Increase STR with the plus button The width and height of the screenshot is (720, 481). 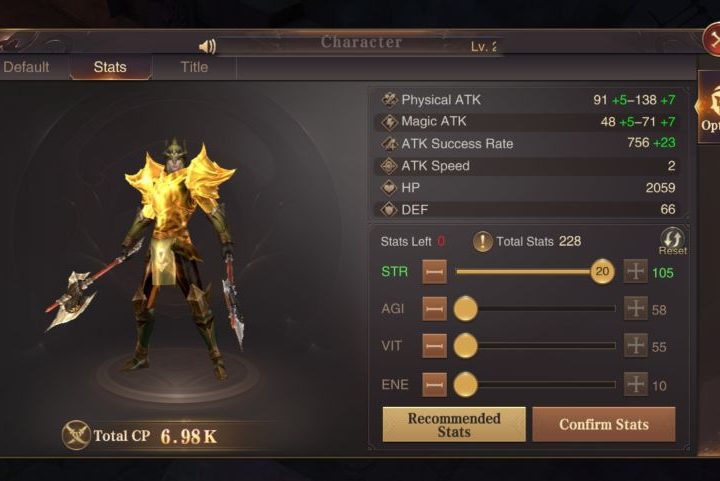click(636, 271)
